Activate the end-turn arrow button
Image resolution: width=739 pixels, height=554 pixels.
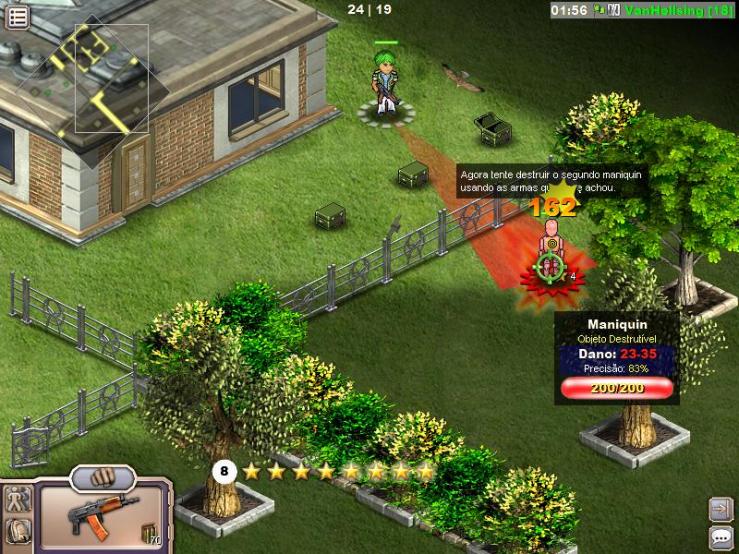coord(721,509)
